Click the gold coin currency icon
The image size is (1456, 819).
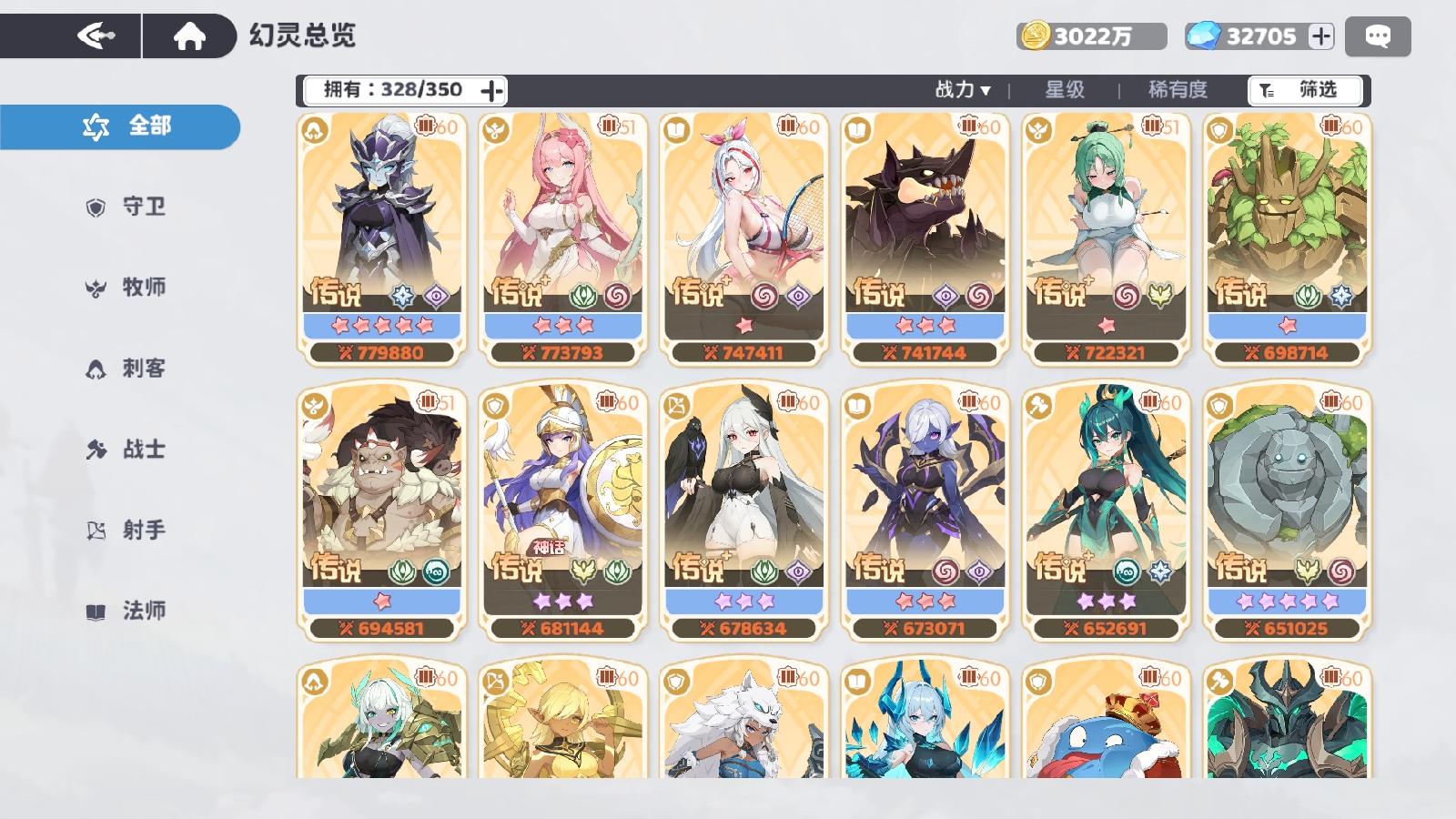[x=1039, y=35]
